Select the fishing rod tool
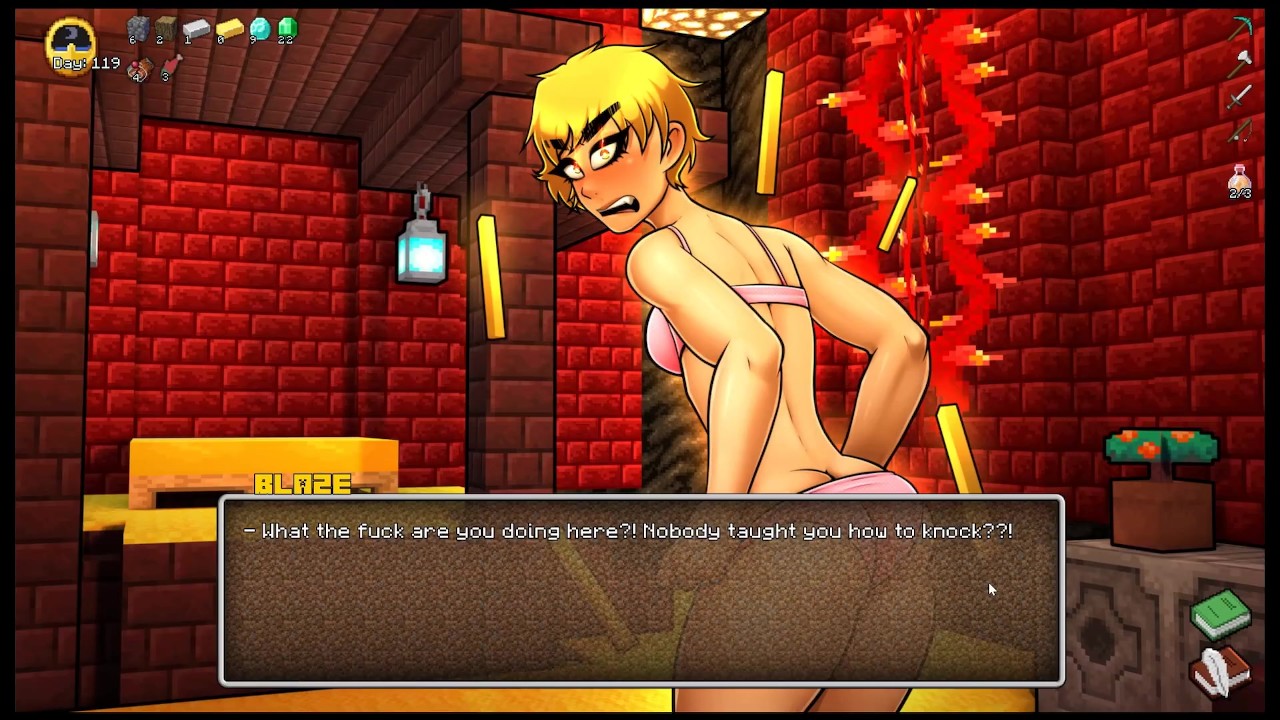The width and height of the screenshot is (1280, 720). pos(1240,130)
